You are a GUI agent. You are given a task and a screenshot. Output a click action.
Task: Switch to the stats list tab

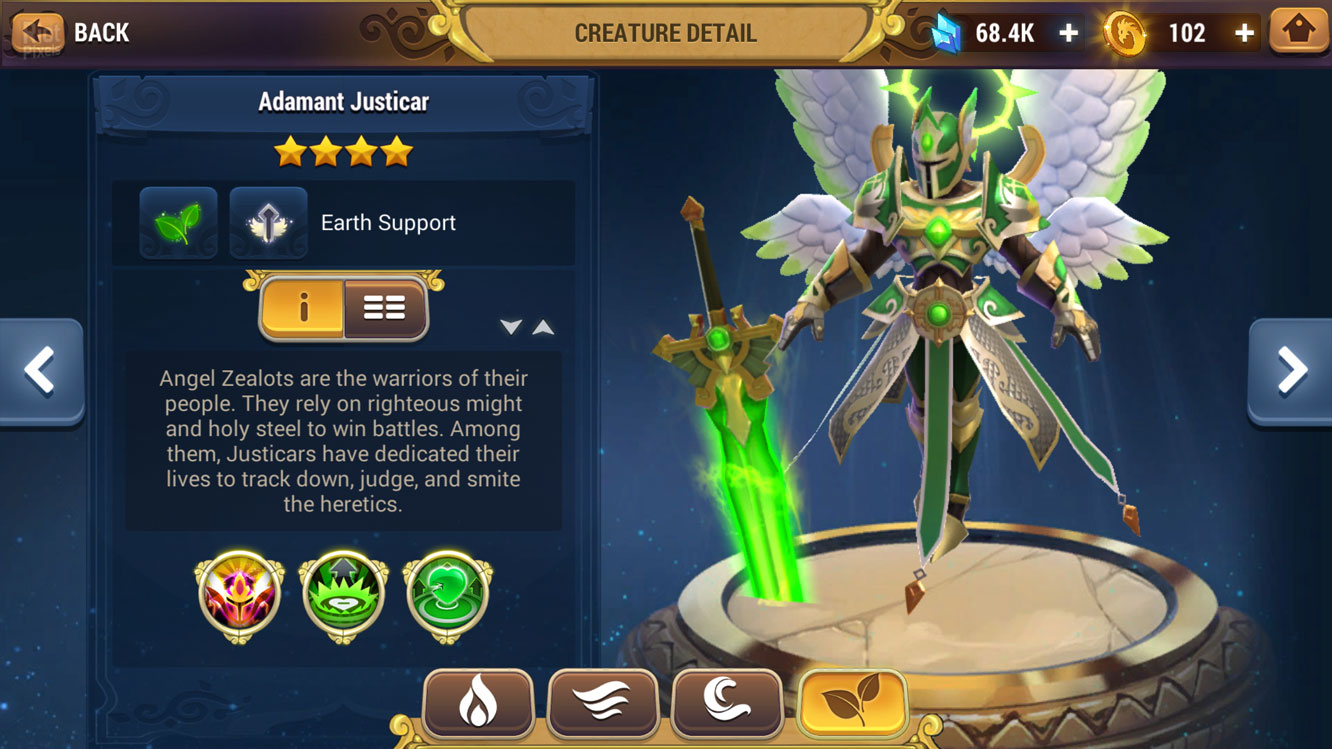click(384, 309)
